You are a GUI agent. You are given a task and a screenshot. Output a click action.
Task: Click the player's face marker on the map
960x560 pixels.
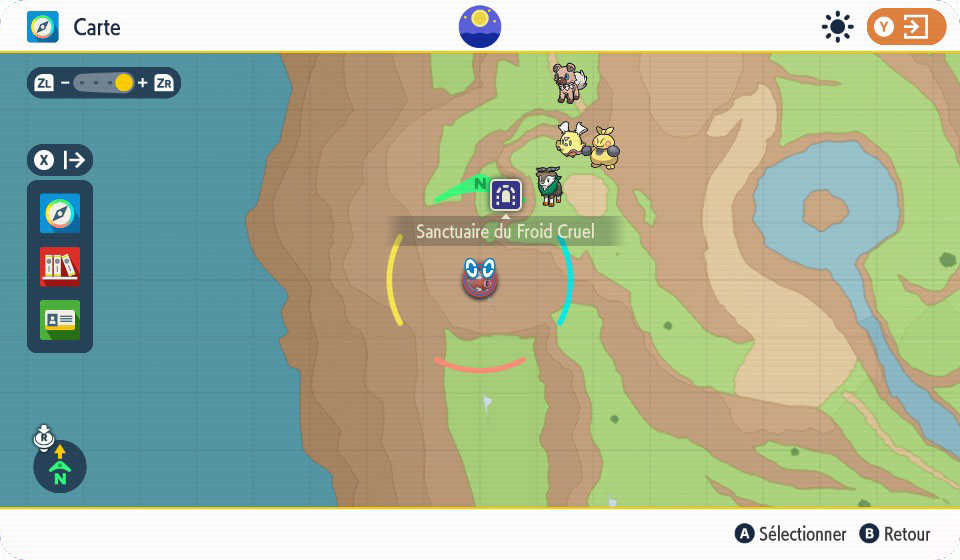point(481,277)
